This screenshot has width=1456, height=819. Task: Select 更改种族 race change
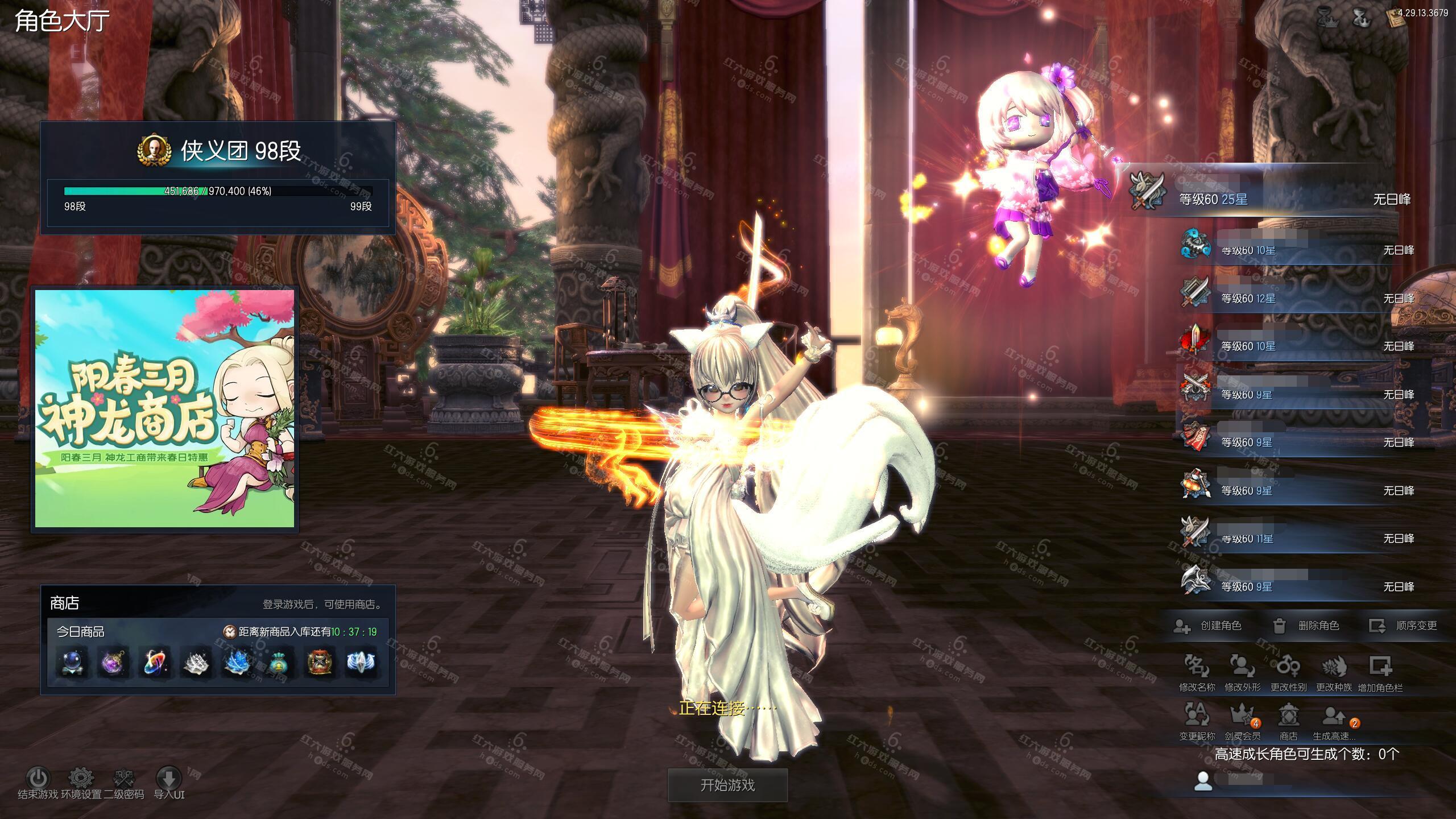click(x=1334, y=672)
